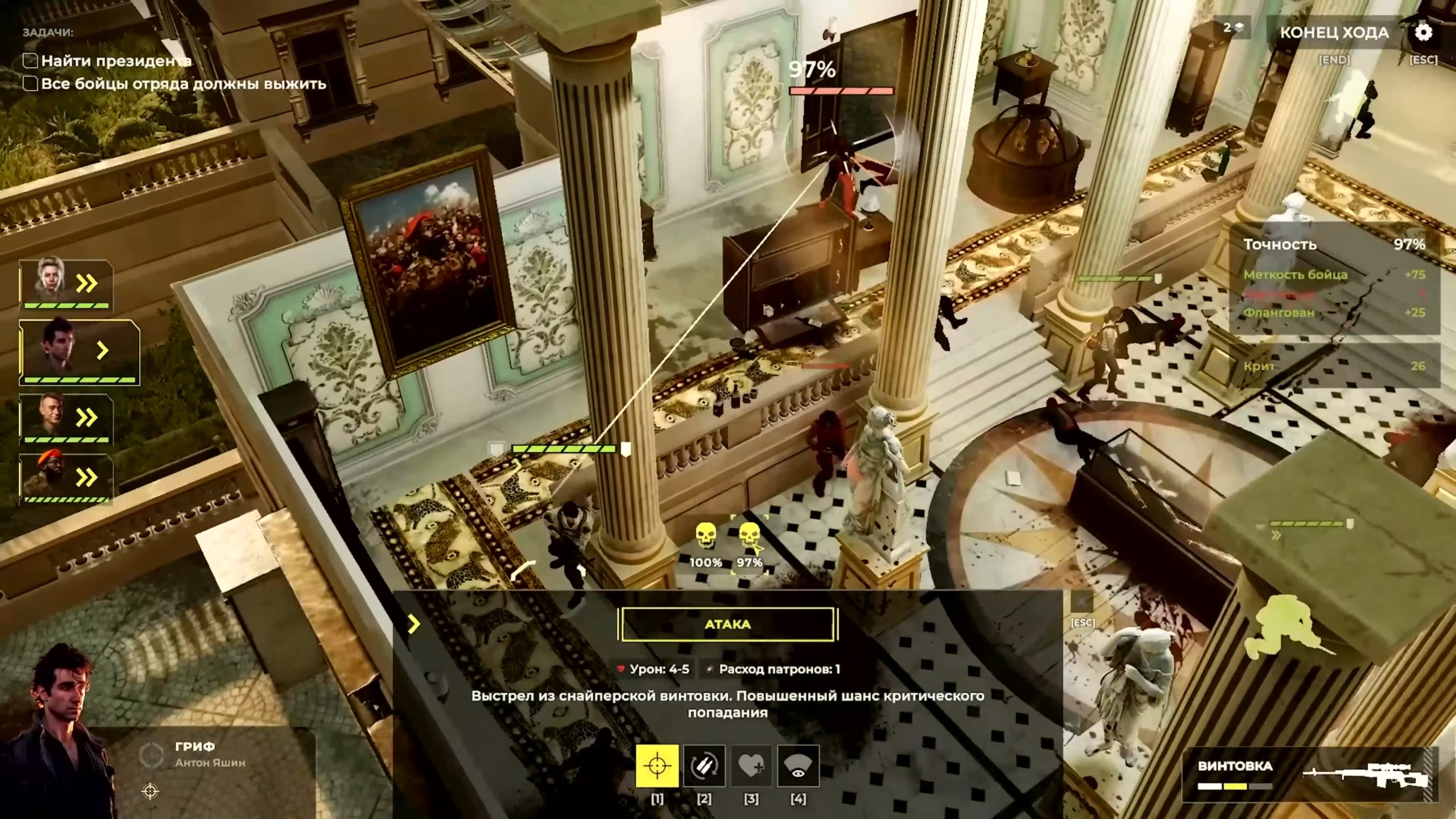The height and width of the screenshot is (819, 1456).
Task: Choose the short-haired soldier squad portrait
Action: 65,417
